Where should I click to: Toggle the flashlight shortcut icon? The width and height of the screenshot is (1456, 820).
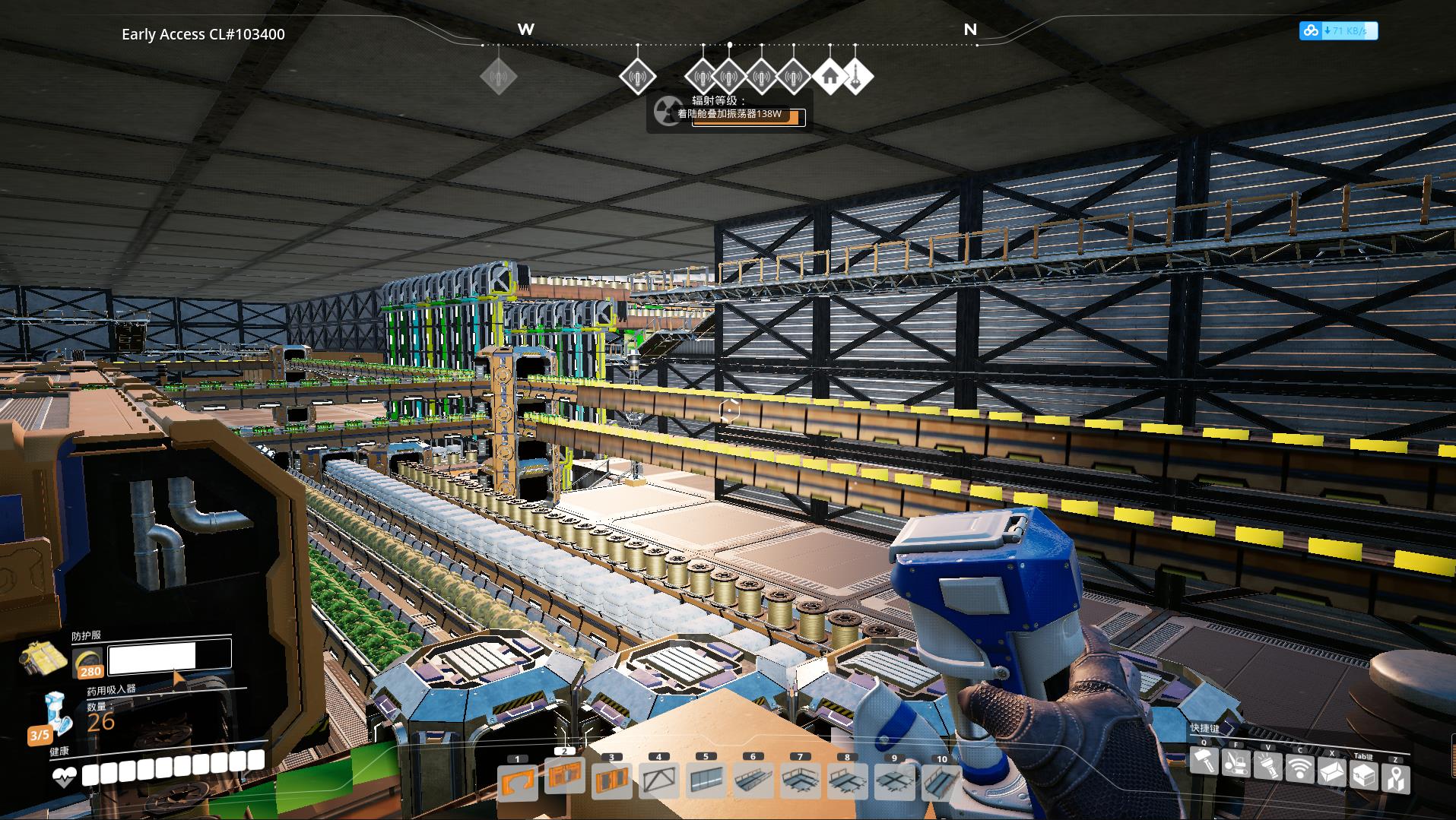tap(1267, 766)
